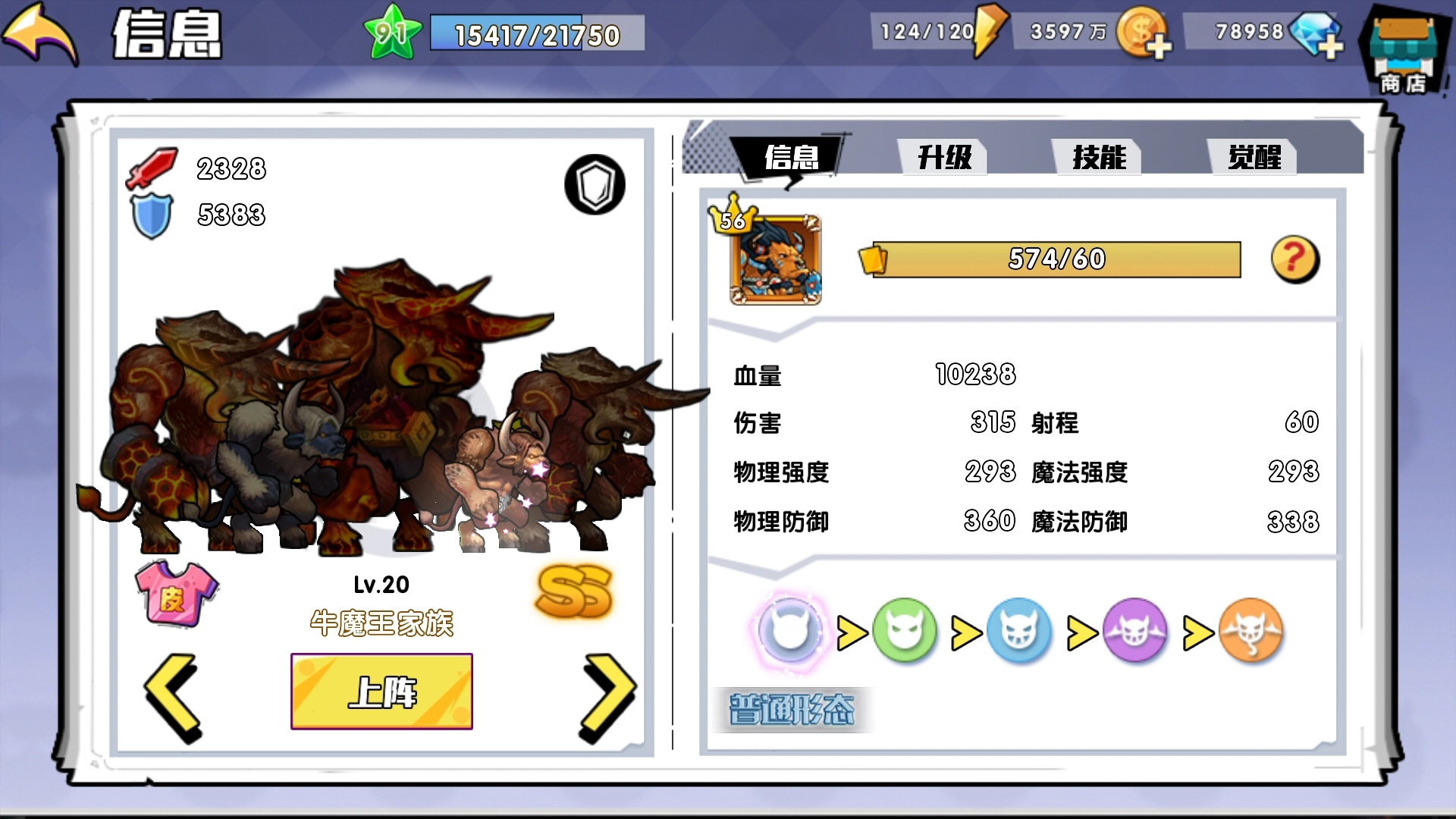Select the orange demon evolution form
1456x819 pixels.
coord(1251,631)
